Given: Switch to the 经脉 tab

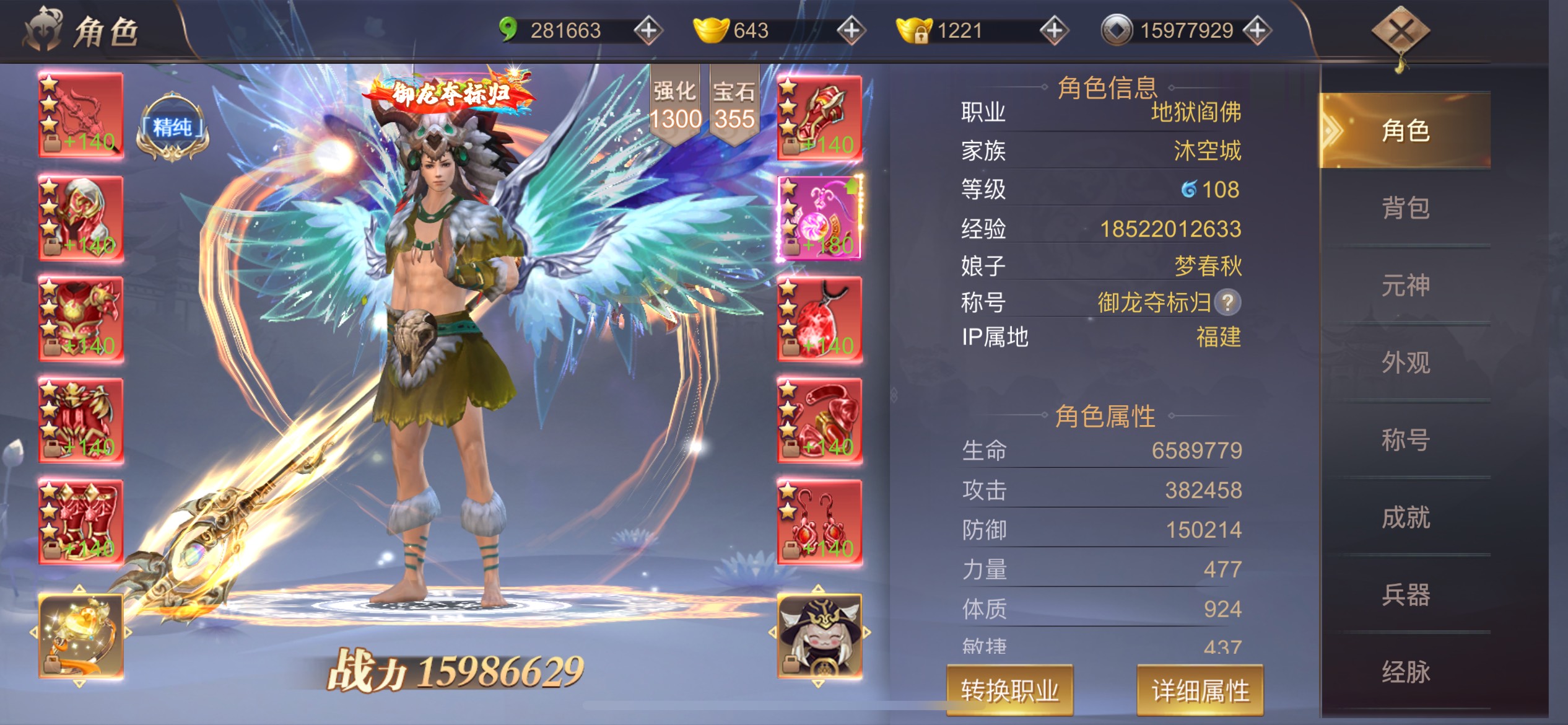Looking at the screenshot, I should click(x=1405, y=672).
